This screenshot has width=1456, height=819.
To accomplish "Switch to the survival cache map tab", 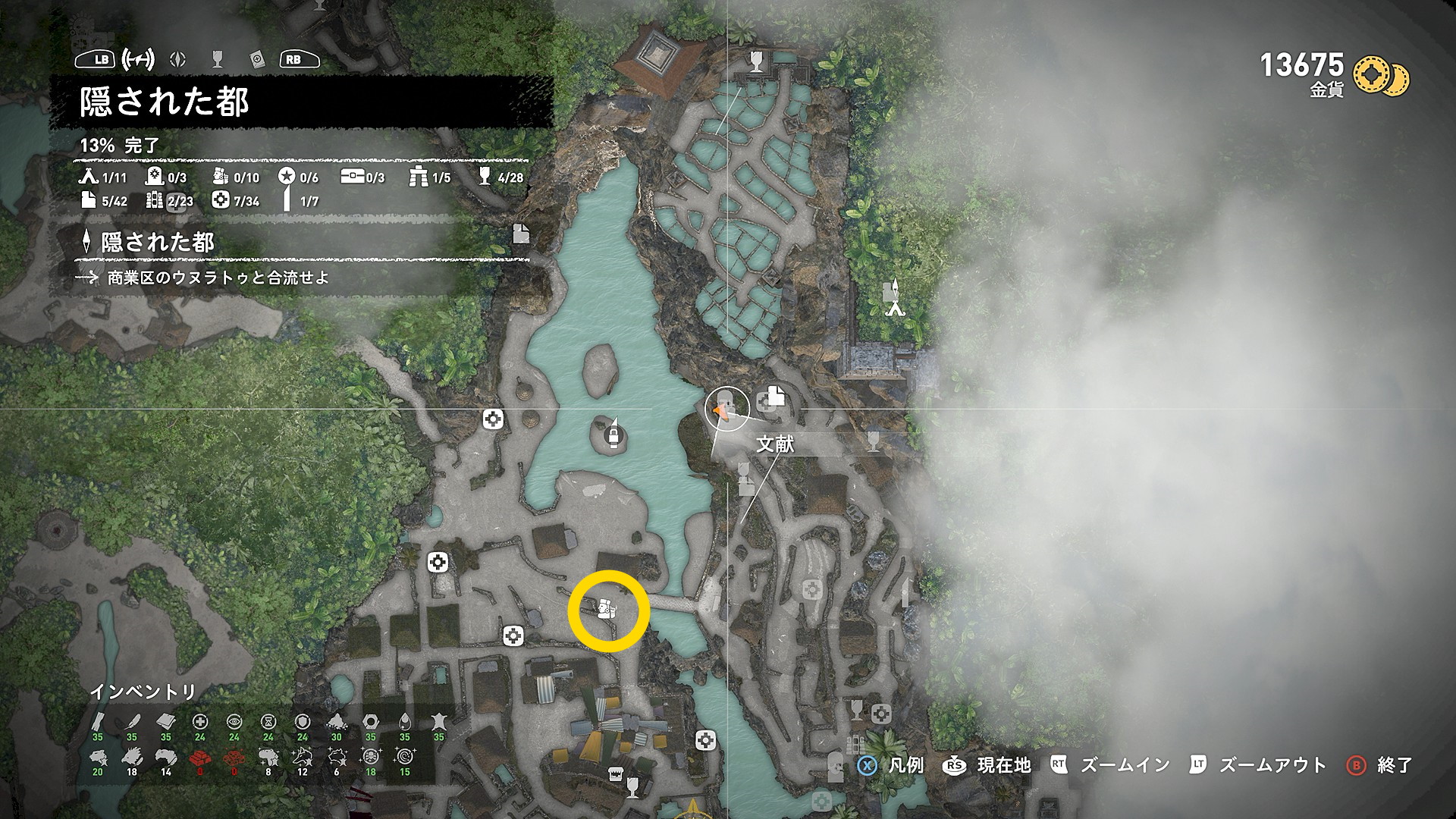I will 138,59.
